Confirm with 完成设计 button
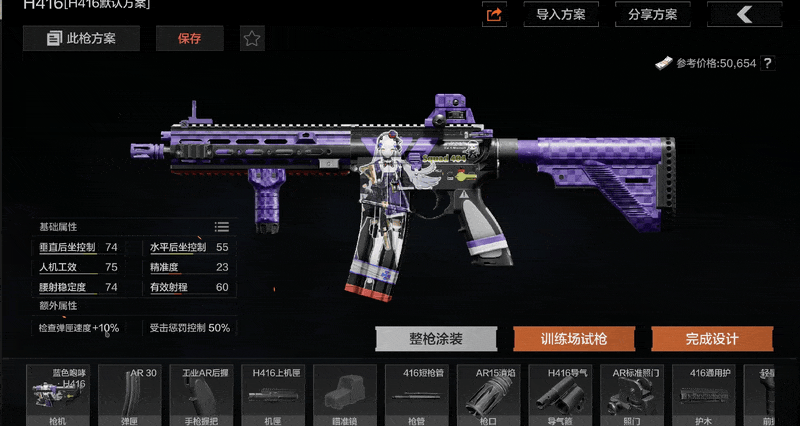This screenshot has height=426, width=800. 712,339
